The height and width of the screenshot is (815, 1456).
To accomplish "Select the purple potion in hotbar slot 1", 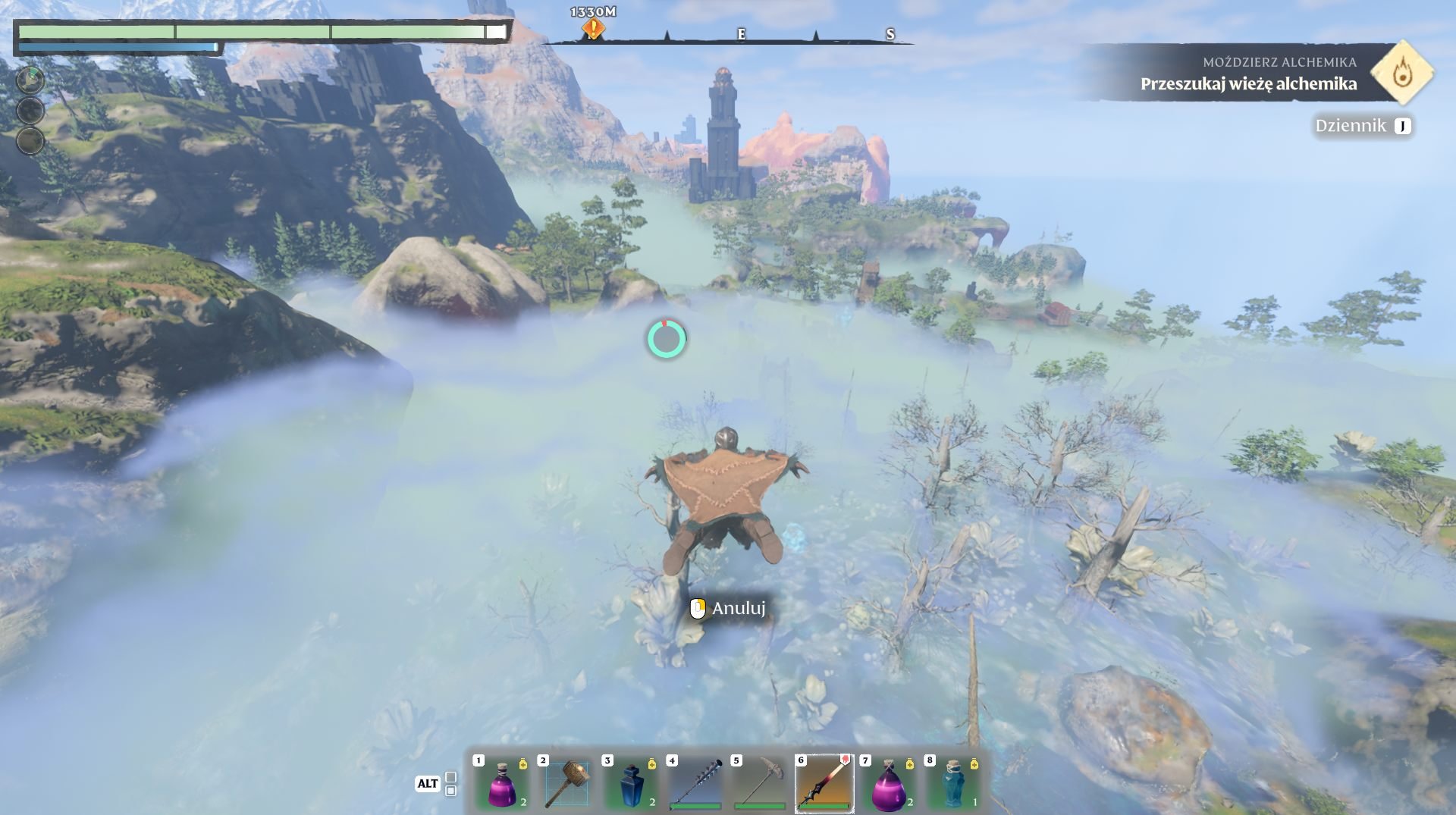I will pyautogui.click(x=501, y=783).
